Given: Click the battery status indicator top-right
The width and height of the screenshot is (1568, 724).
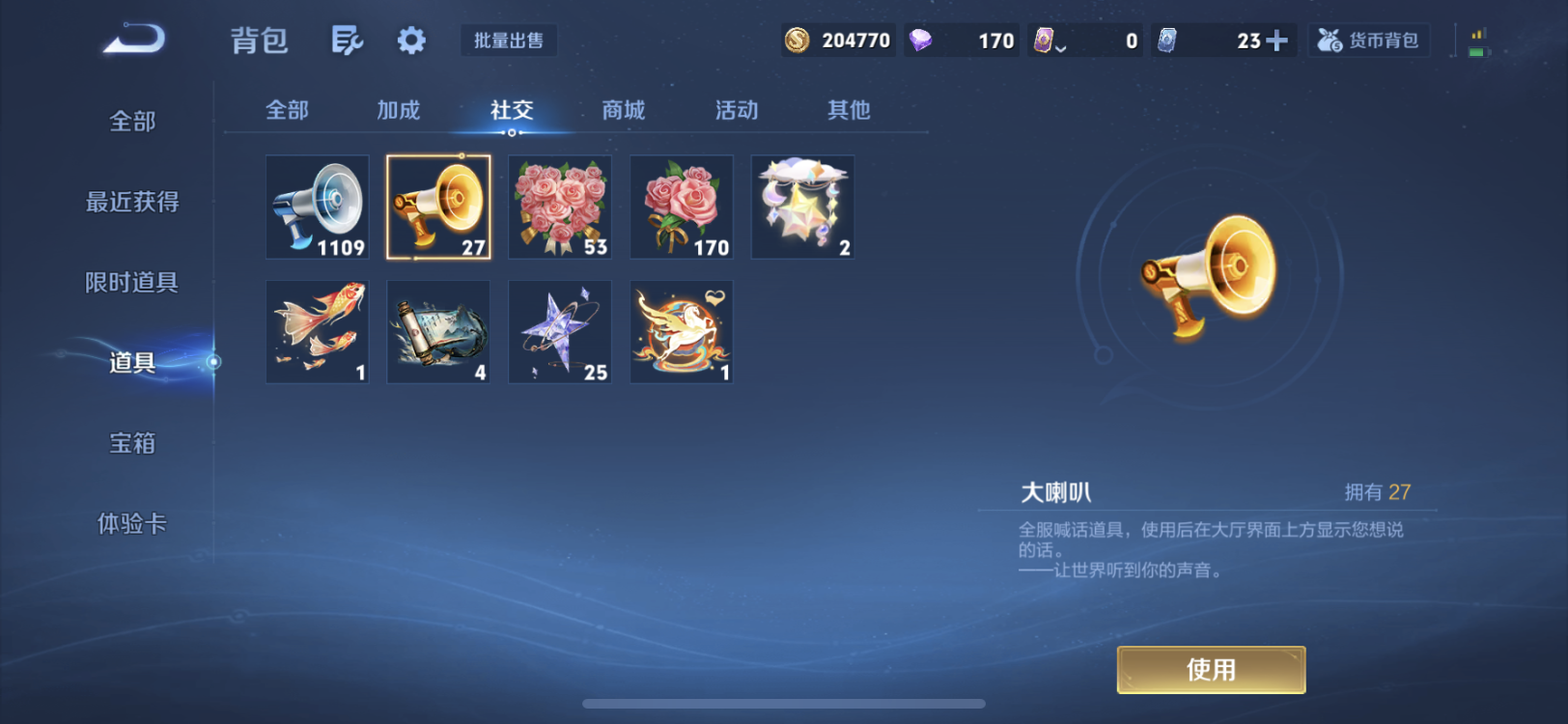Looking at the screenshot, I should tap(1476, 41).
